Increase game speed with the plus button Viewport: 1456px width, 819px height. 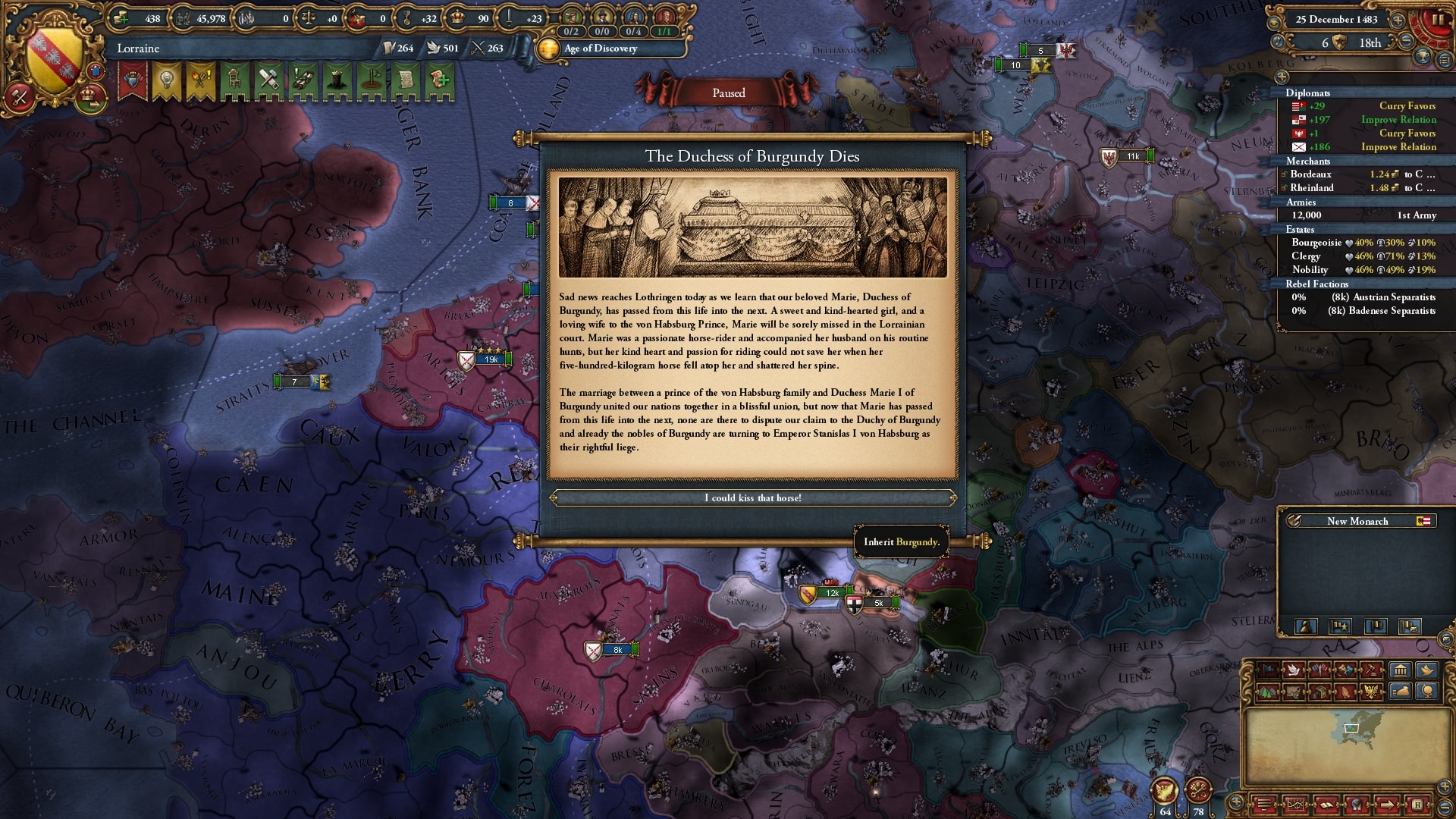(x=1397, y=20)
